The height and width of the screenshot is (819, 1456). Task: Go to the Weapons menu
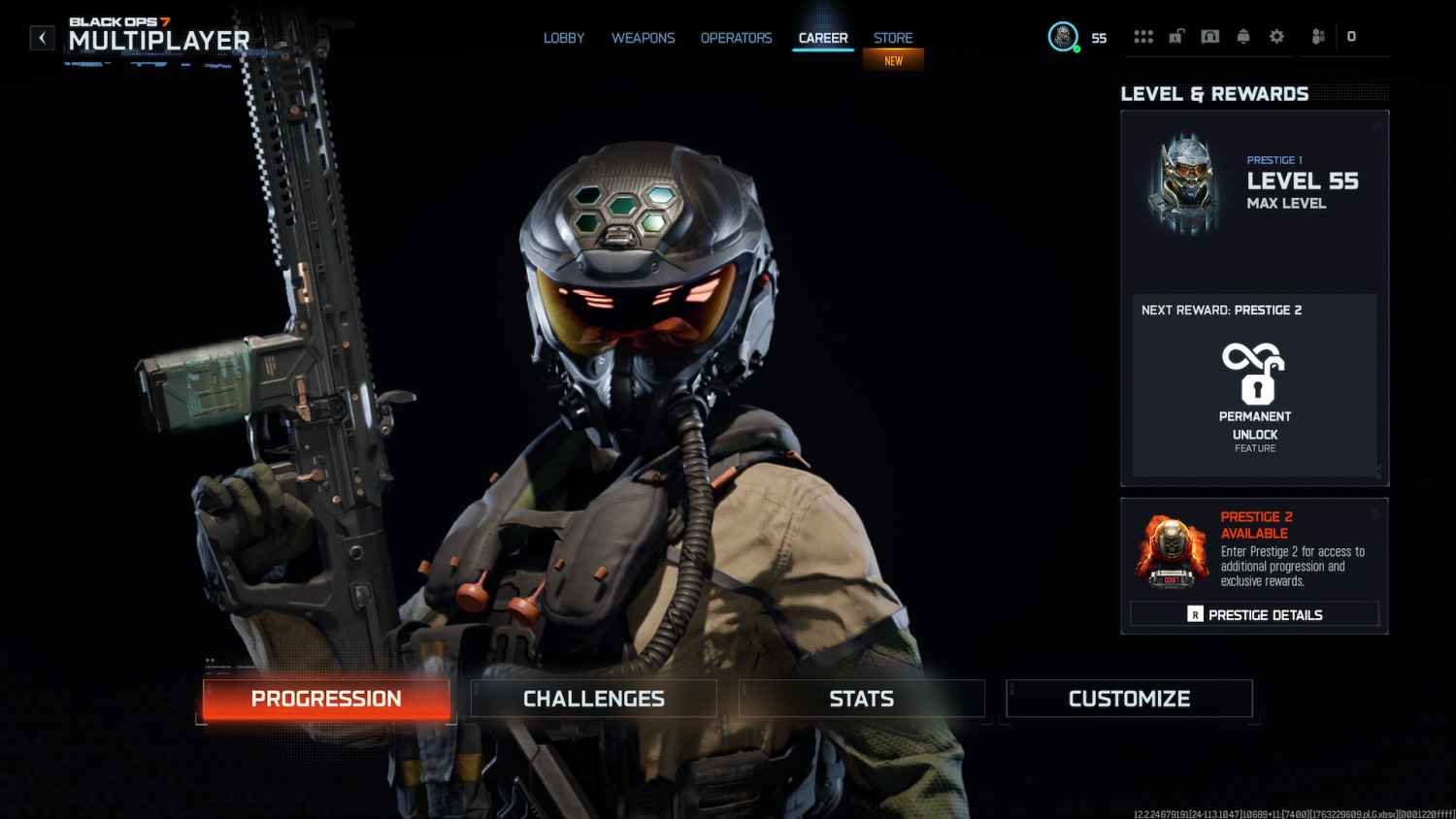click(x=643, y=38)
